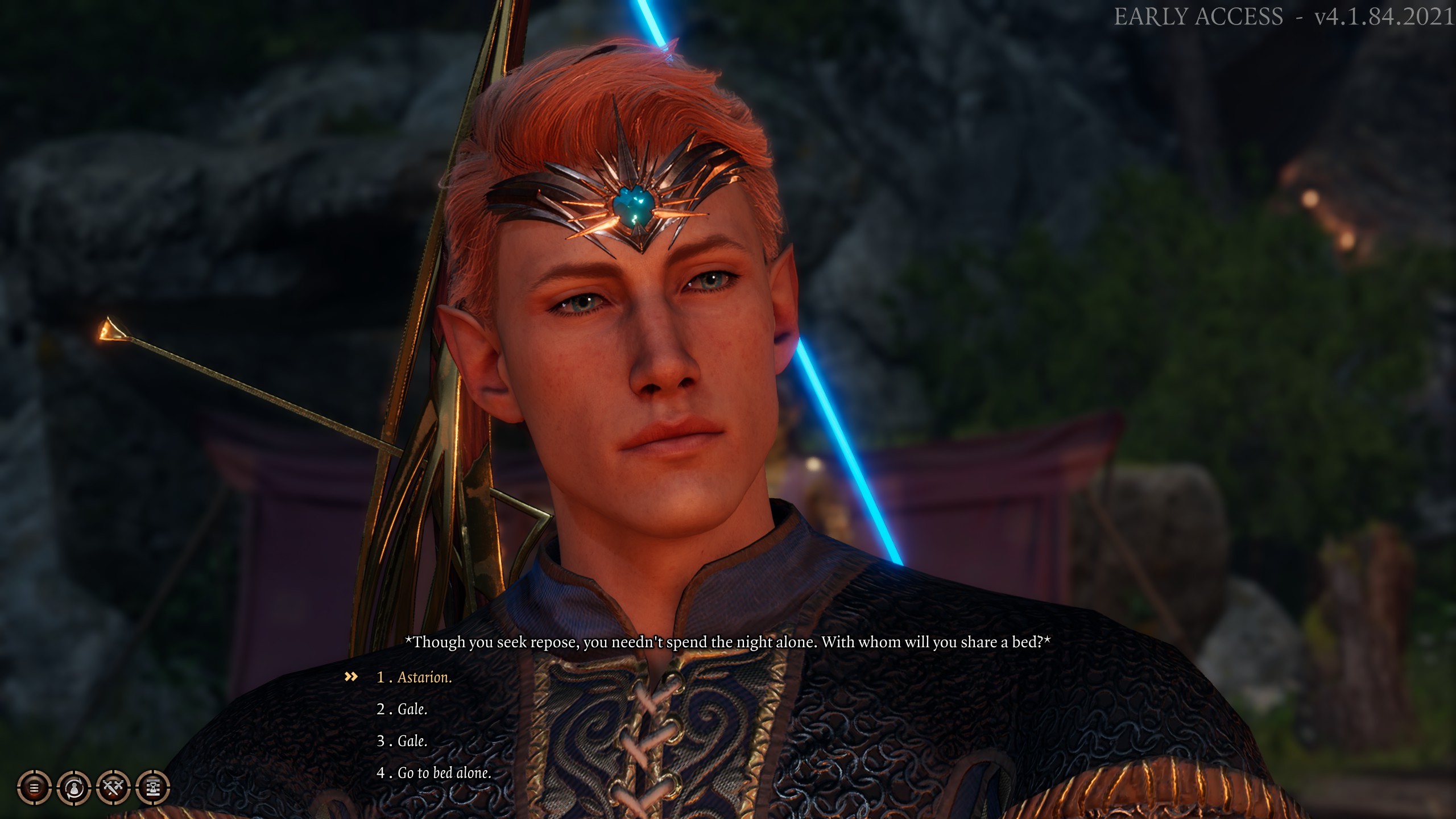Screen dimensions: 1456x819
Task: Select the dialogue option "Astarion."
Action: (x=424, y=679)
